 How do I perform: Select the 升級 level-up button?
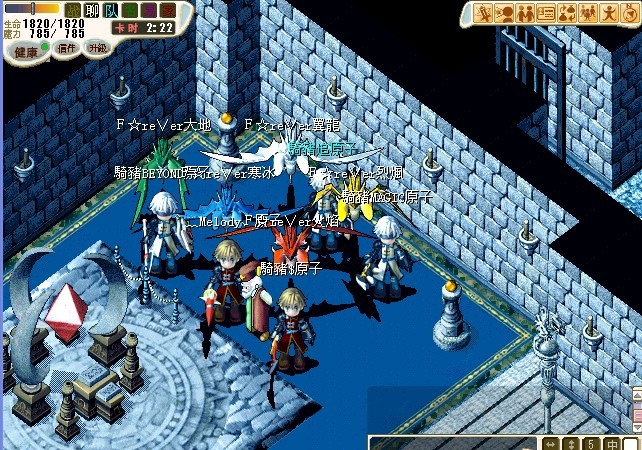(97, 48)
